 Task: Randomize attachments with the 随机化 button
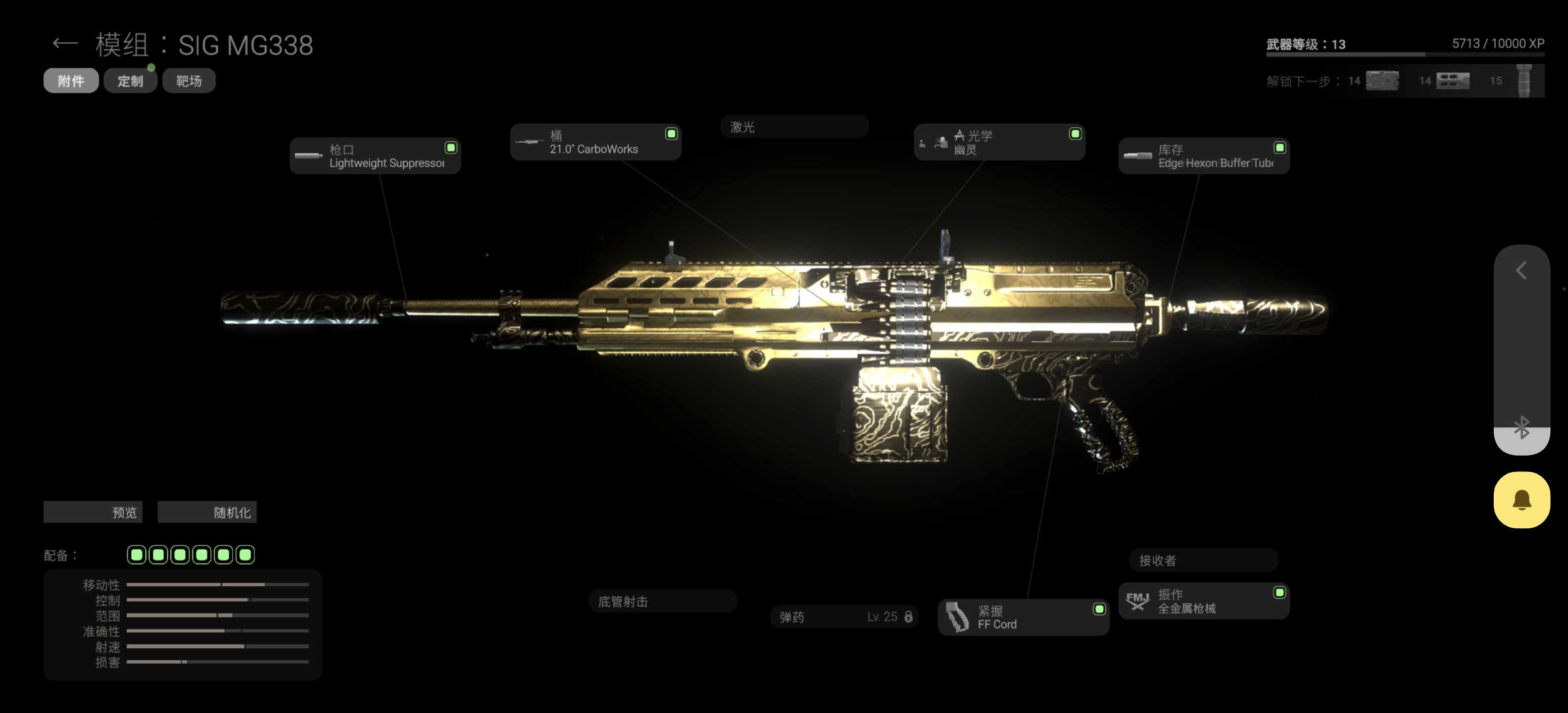click(207, 512)
